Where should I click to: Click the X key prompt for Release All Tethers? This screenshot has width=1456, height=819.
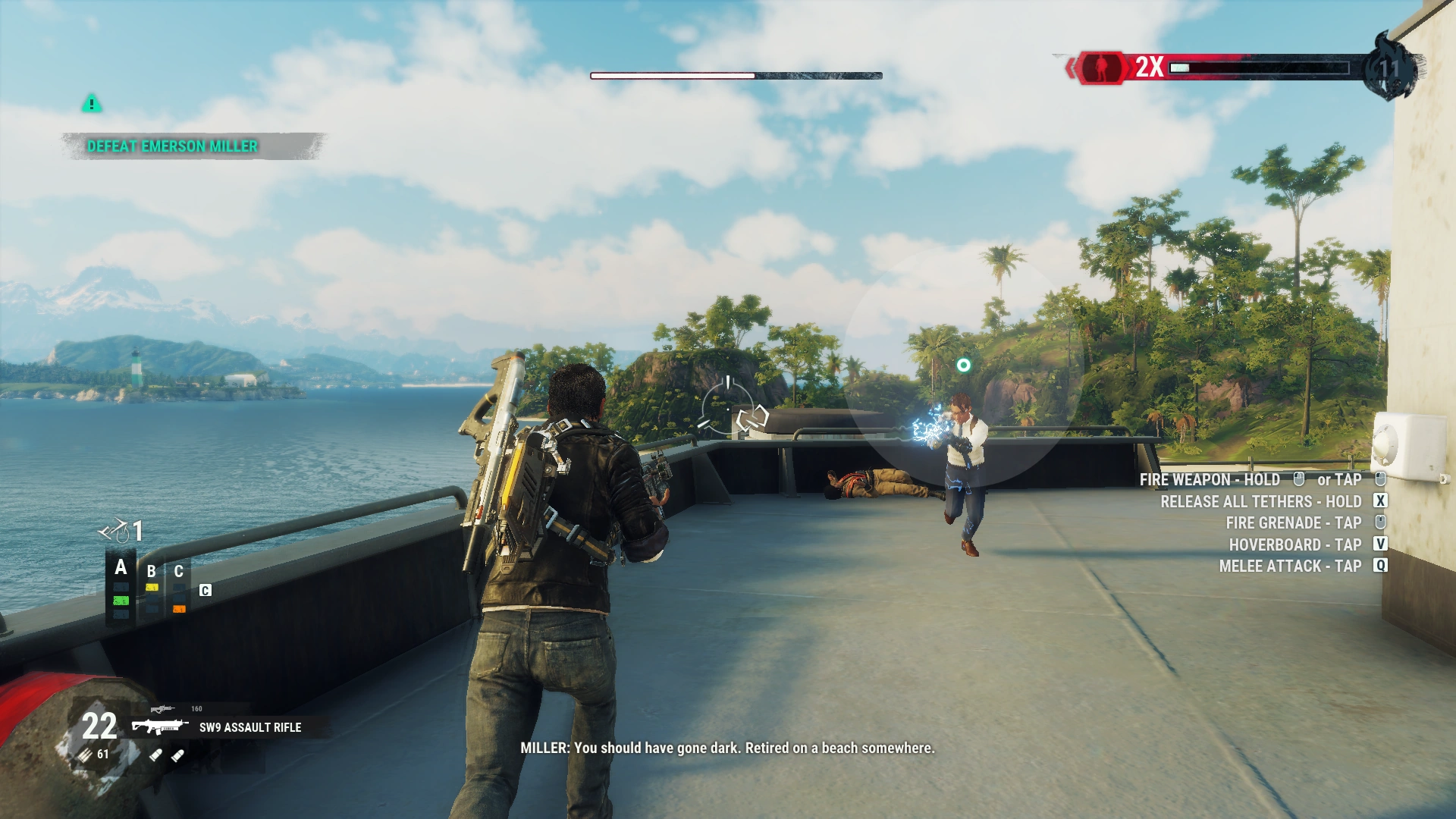(x=1382, y=501)
